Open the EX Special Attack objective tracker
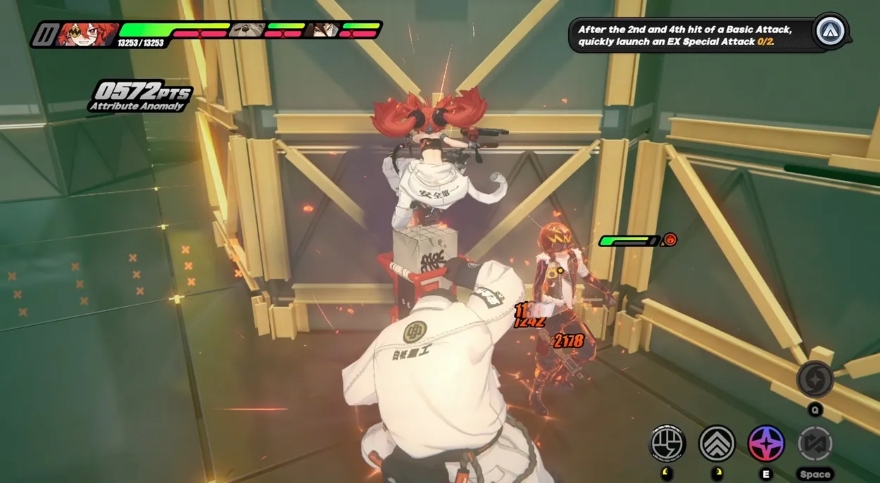880x483 pixels. click(690, 35)
